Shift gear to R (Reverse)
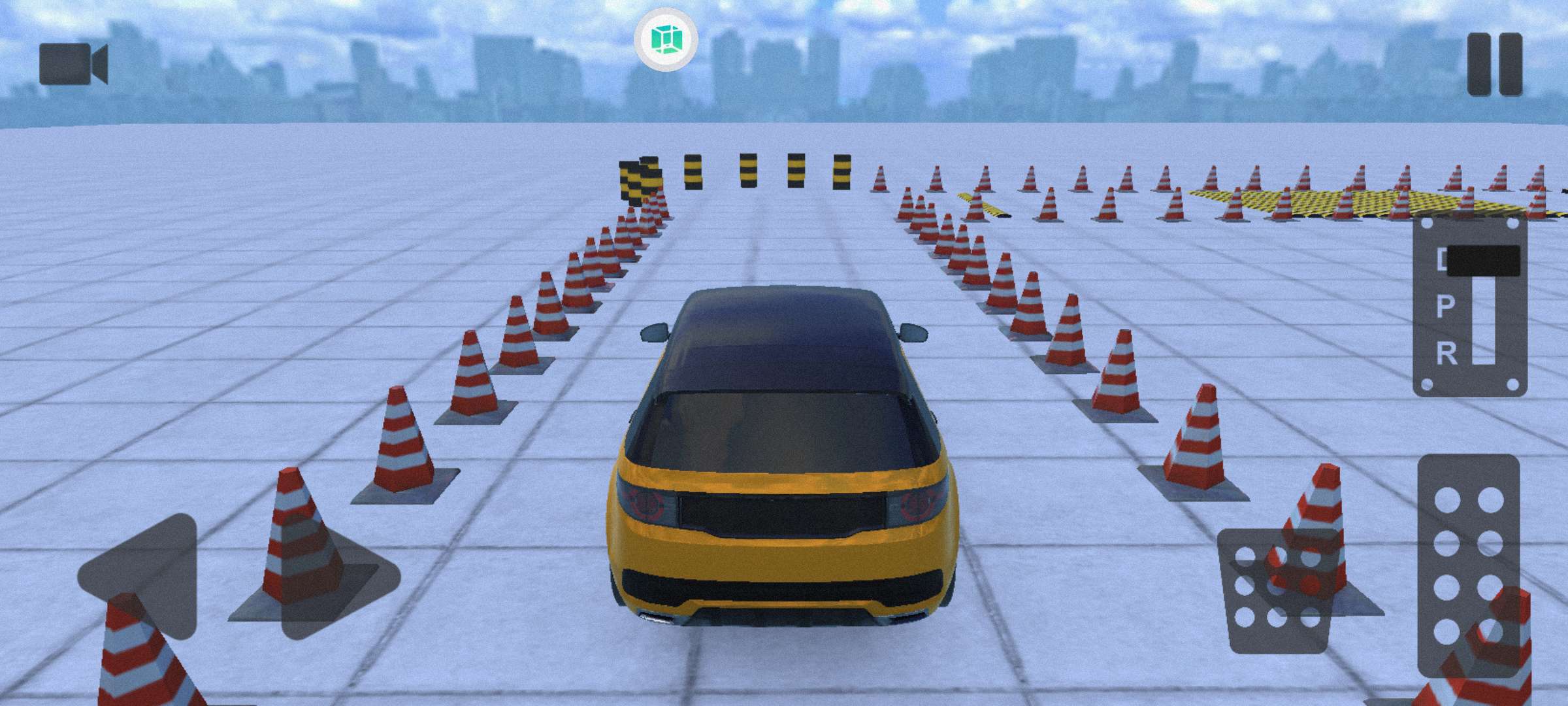The image size is (1568, 706). click(1446, 354)
